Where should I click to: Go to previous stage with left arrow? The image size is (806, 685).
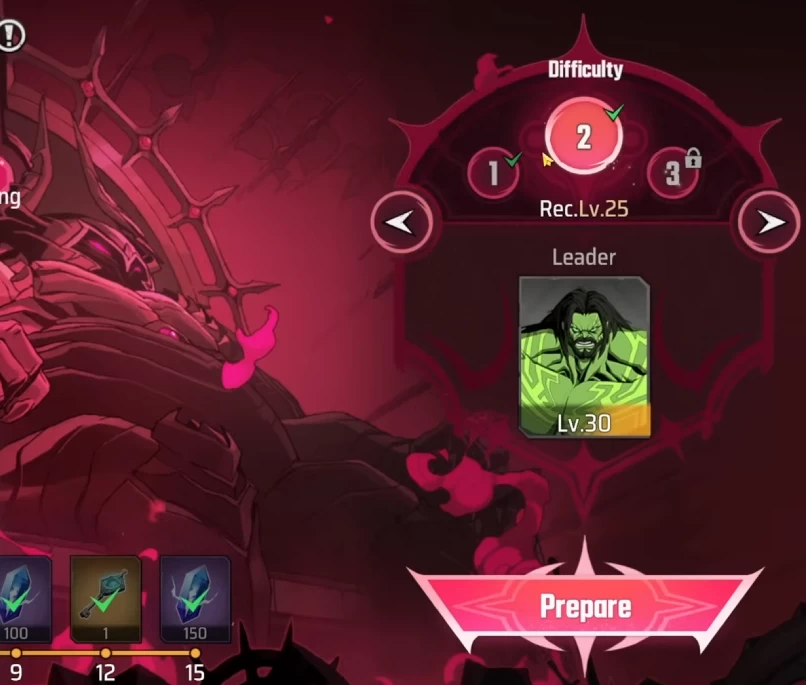[x=402, y=222]
